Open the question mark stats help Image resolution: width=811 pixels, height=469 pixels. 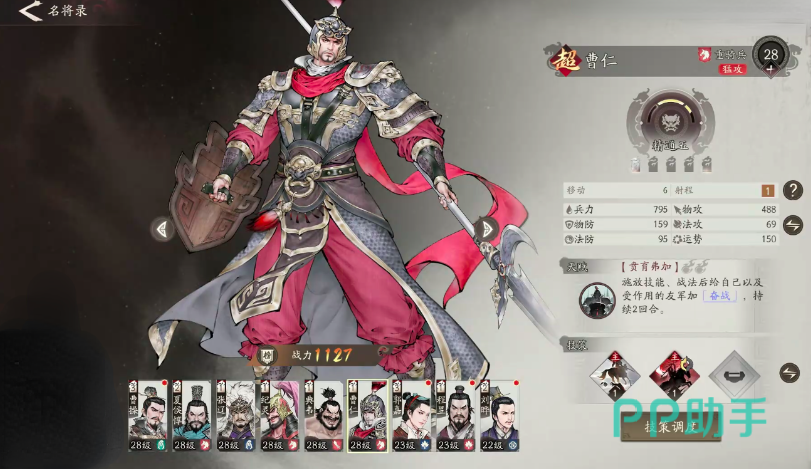coord(793,190)
